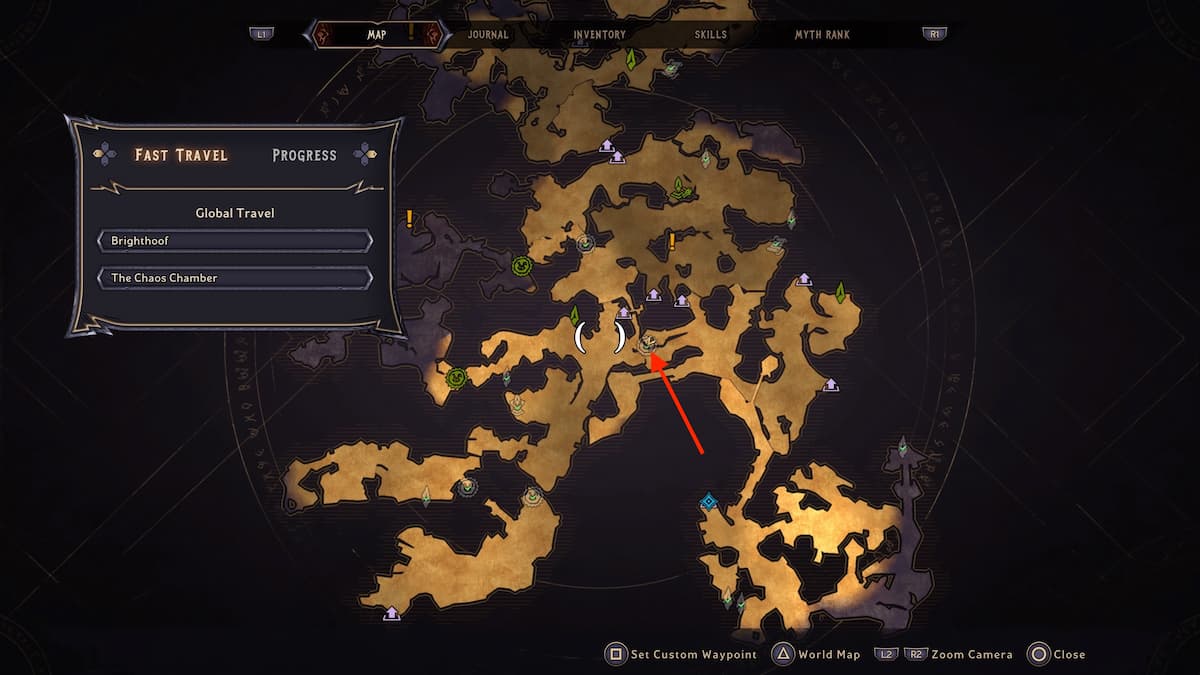Show the Skills tab
1200x675 pixels.
[x=711, y=34]
